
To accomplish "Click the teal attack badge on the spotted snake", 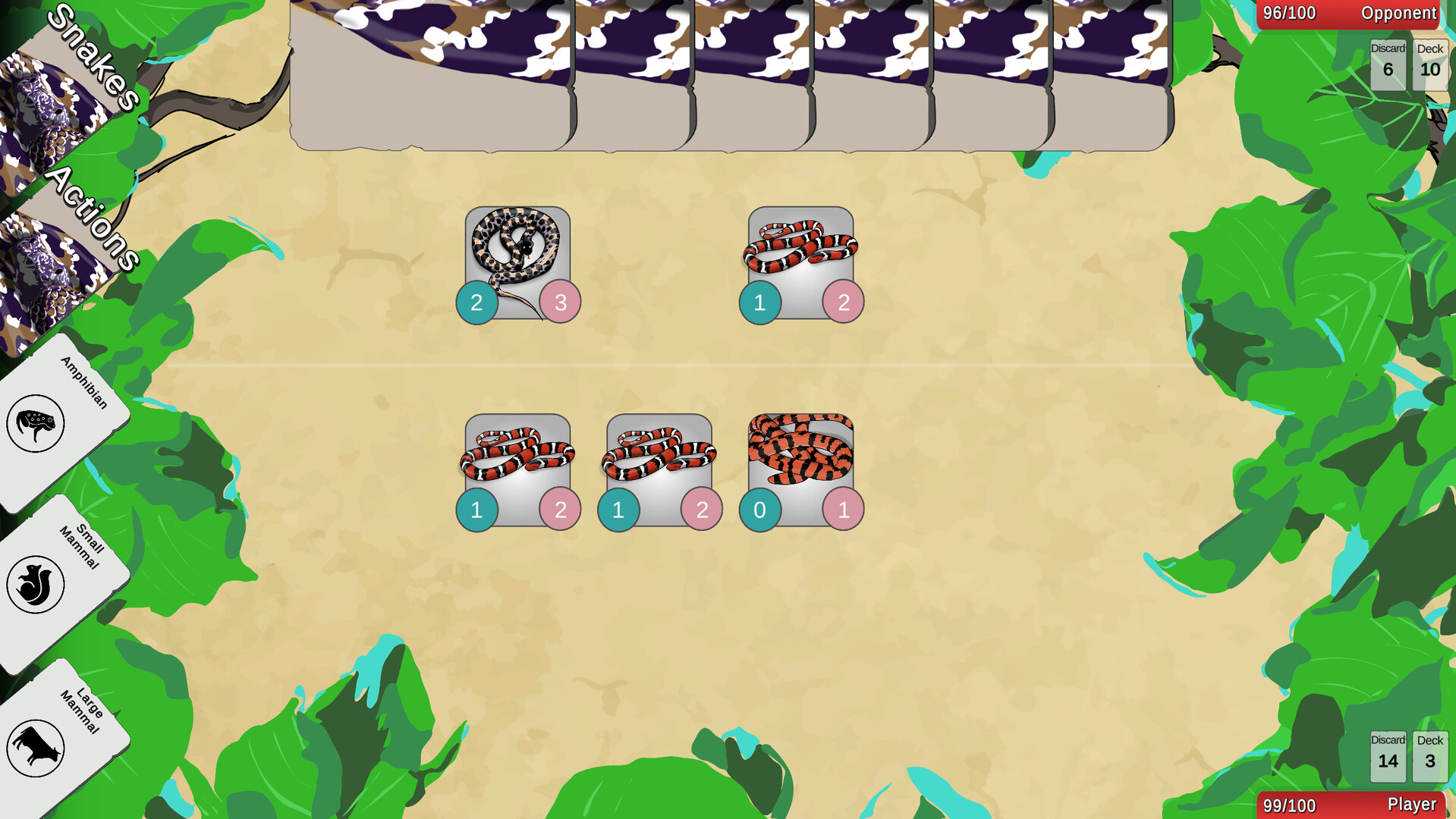I will click(x=477, y=301).
